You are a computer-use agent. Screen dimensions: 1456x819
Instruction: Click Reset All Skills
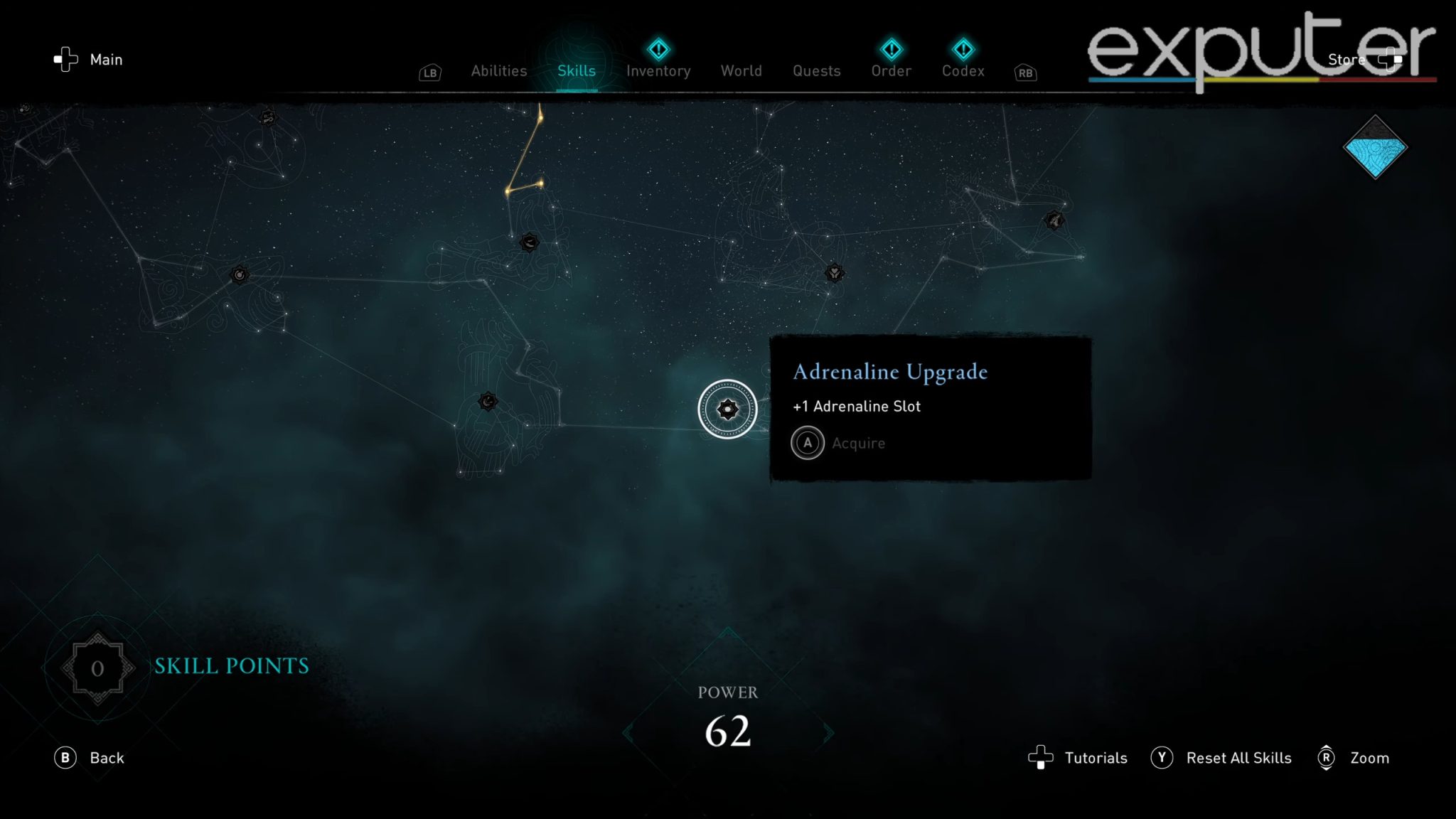pos(1239,758)
